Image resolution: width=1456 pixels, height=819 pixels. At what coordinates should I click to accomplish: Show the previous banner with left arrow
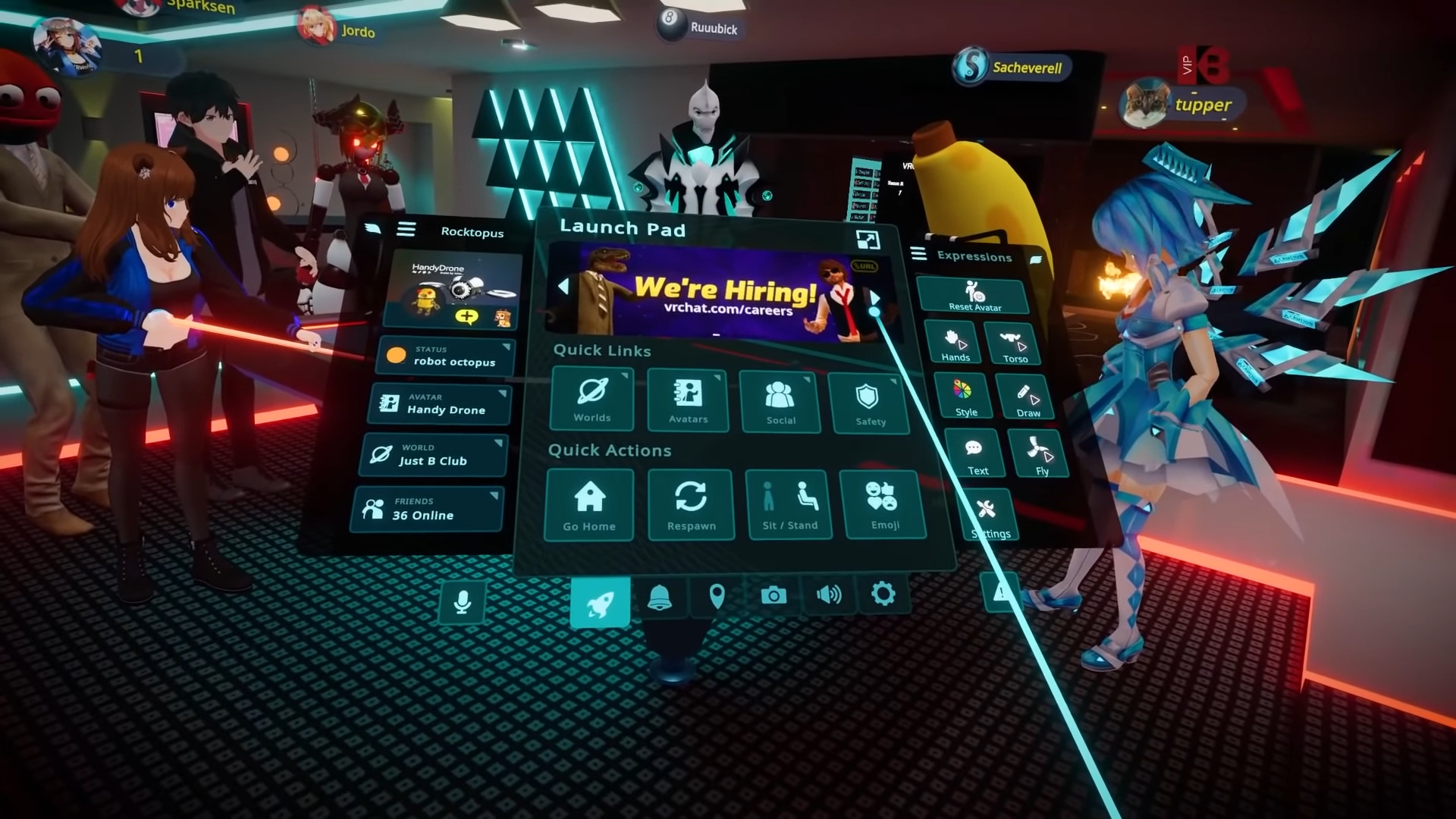(x=563, y=287)
